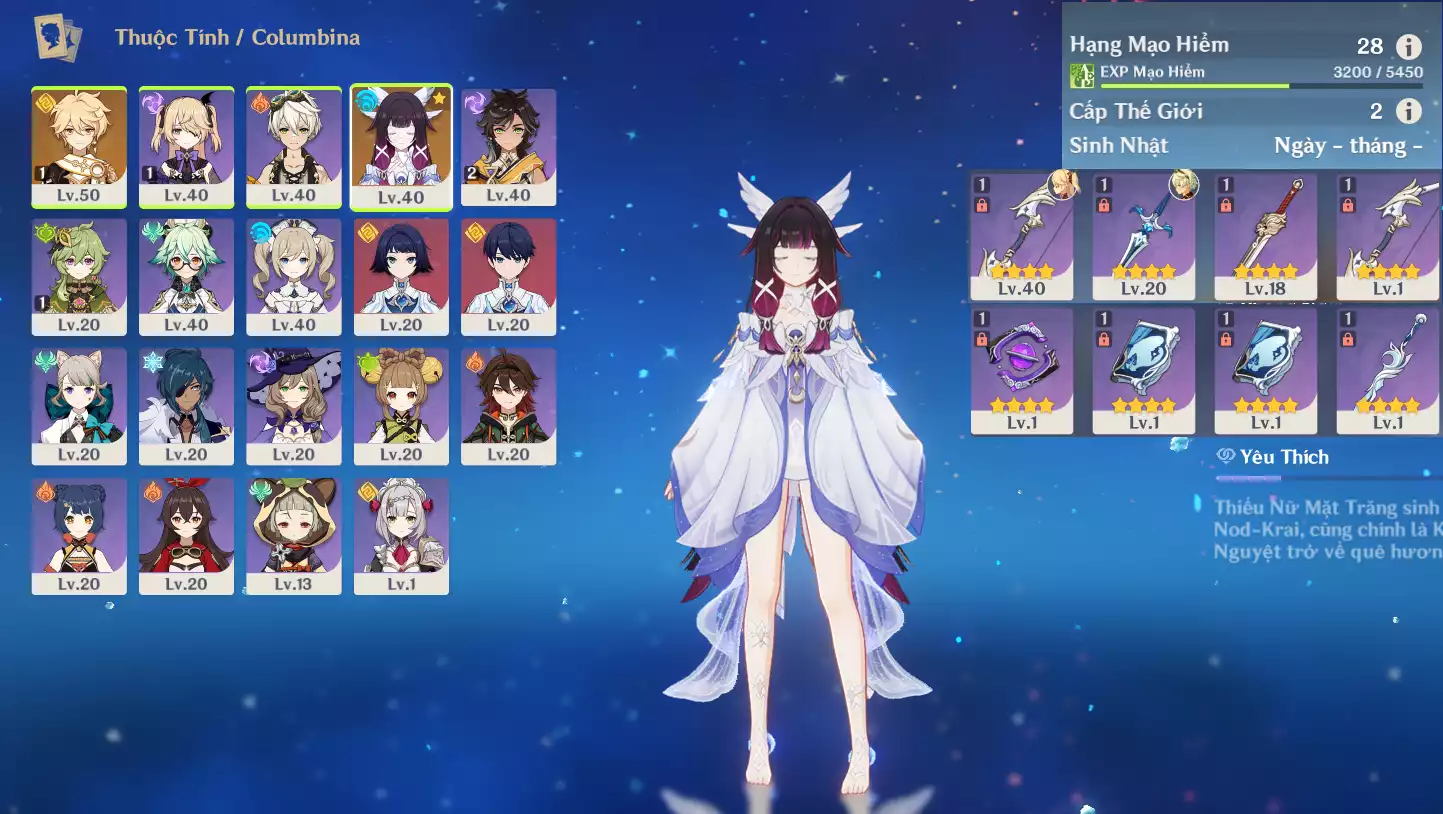Choose Barbara's character portrait
The width and height of the screenshot is (1443, 814).
(x=294, y=277)
